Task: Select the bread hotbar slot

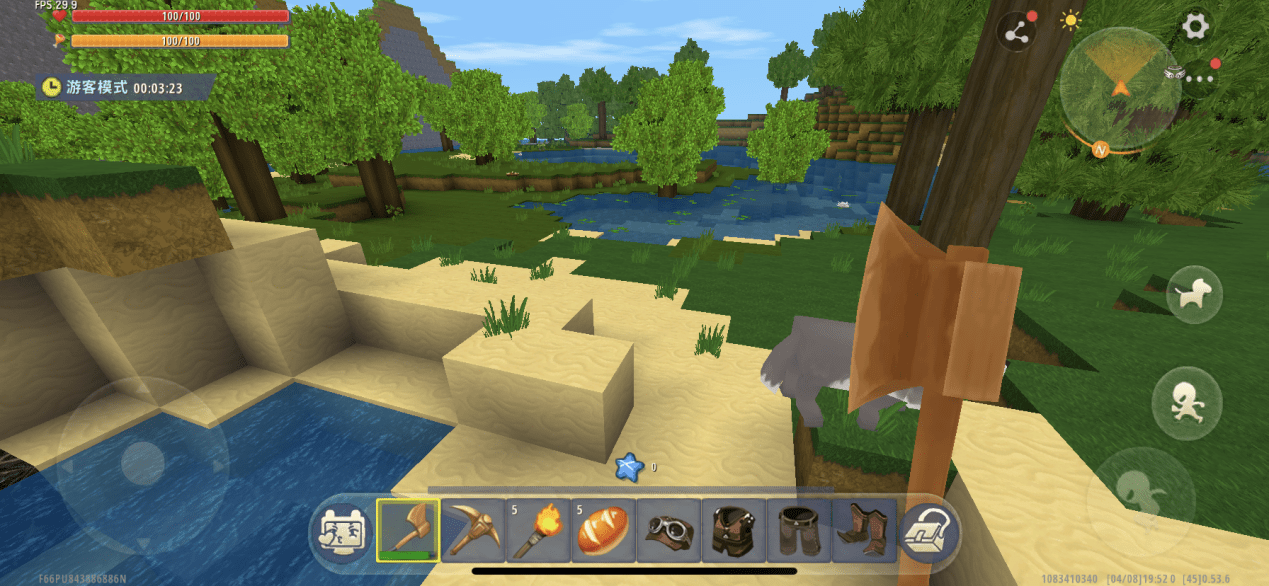Action: pos(602,529)
